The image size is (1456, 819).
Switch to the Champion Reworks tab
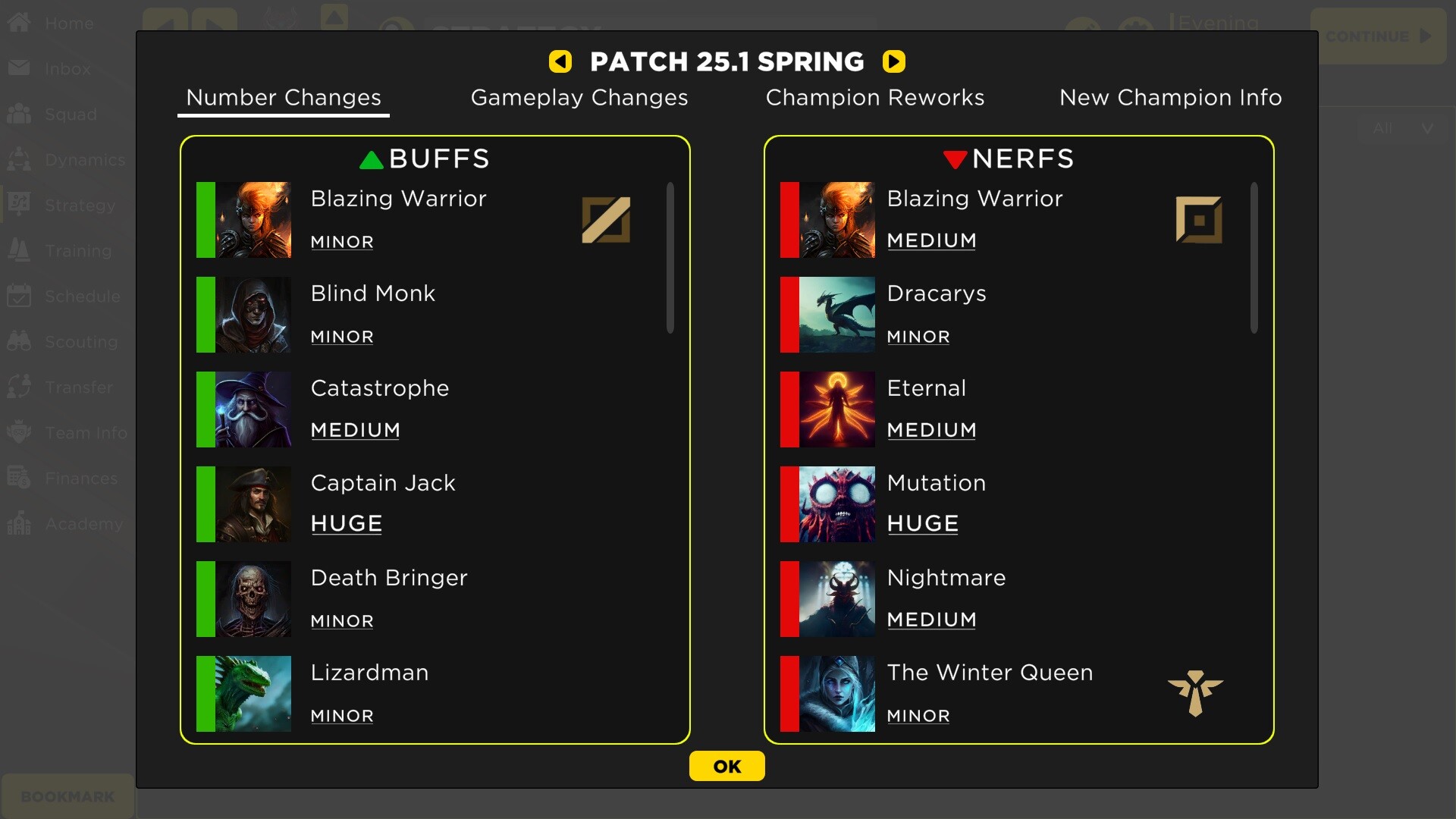pyautogui.click(x=876, y=97)
